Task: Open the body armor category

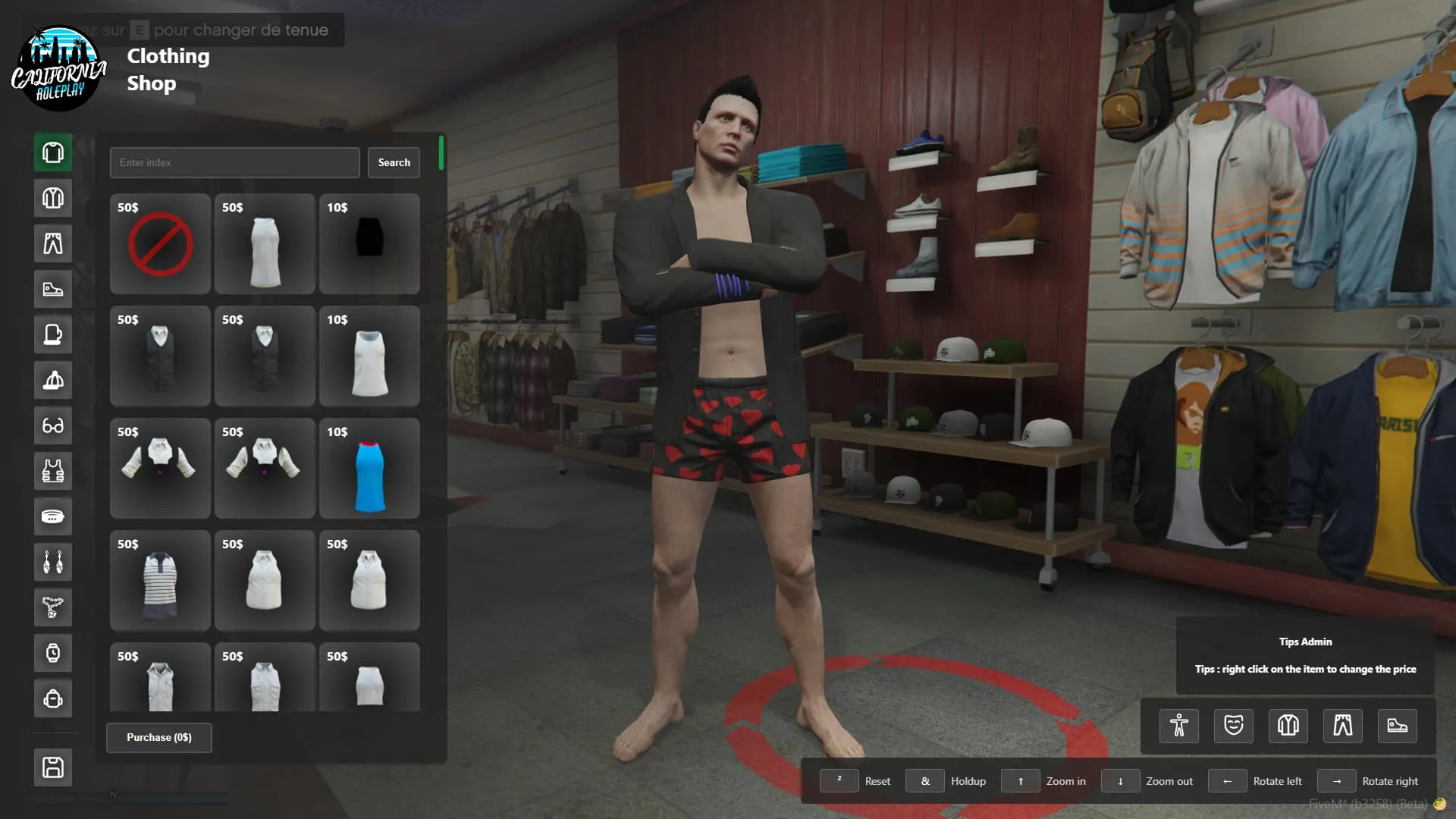Action: (52, 471)
